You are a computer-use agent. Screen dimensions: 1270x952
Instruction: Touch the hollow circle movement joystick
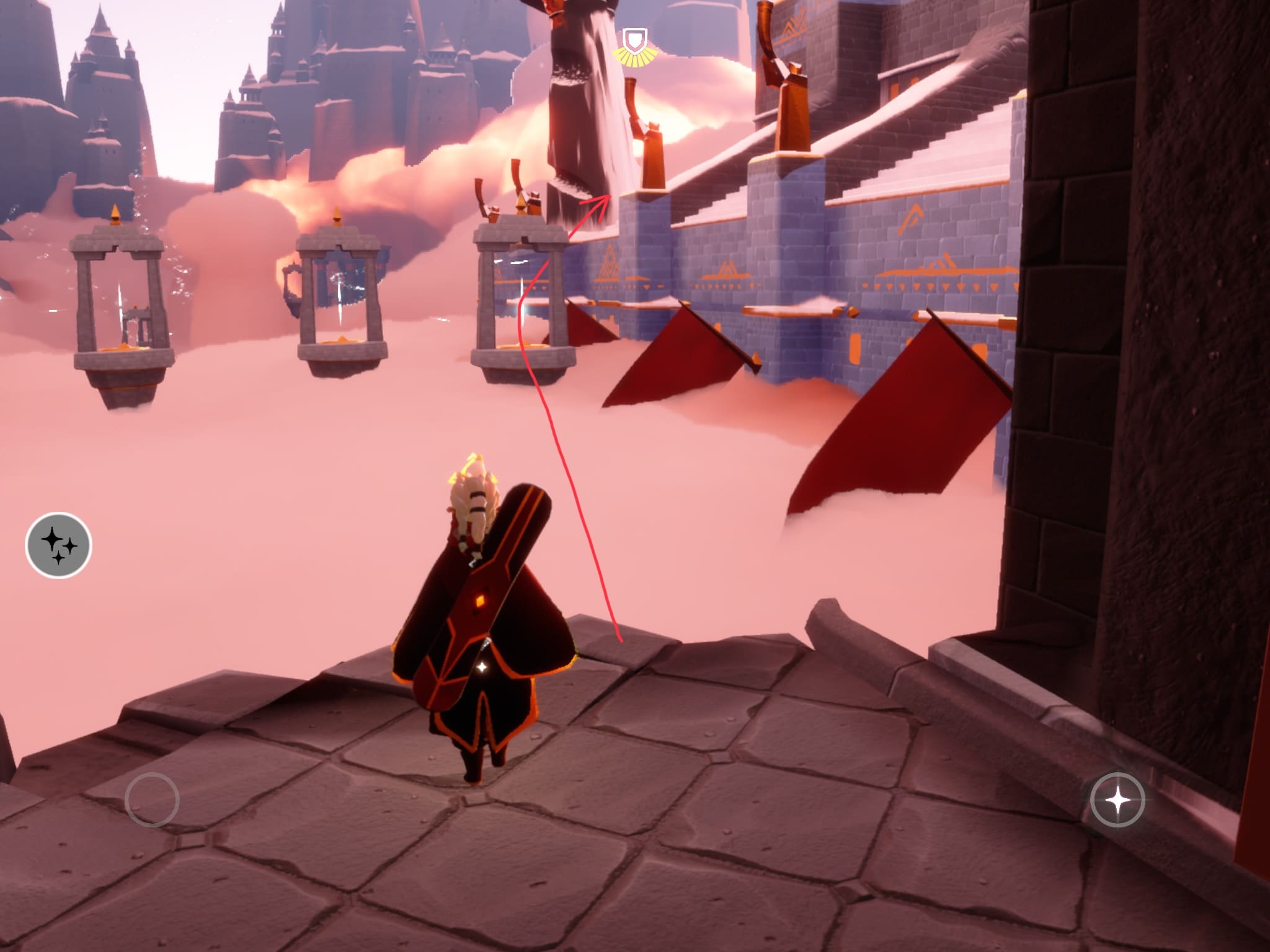[152, 799]
